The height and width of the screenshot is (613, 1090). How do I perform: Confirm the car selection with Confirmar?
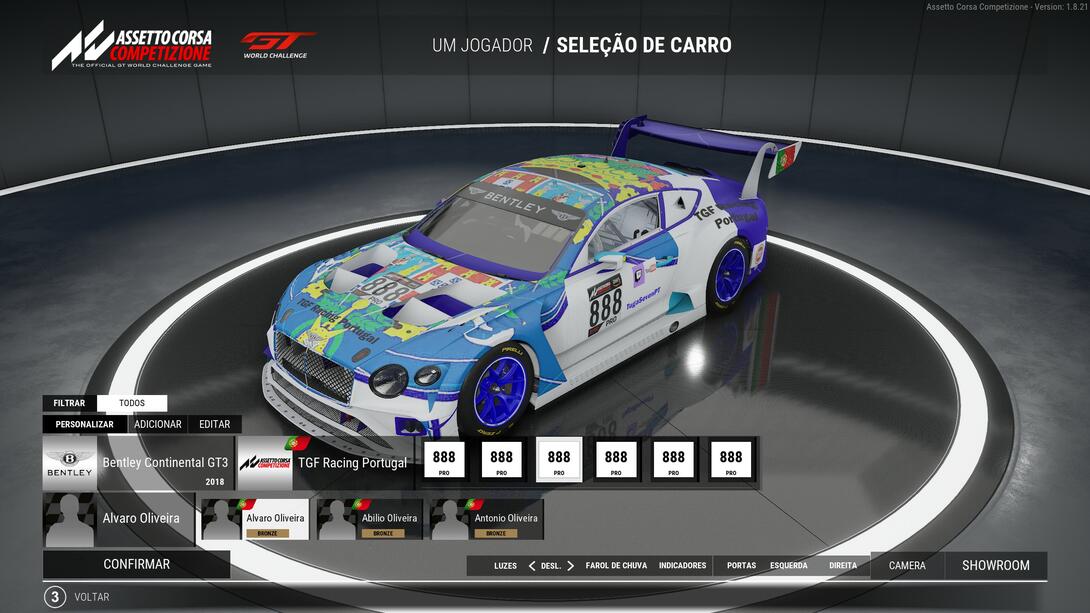(x=136, y=564)
